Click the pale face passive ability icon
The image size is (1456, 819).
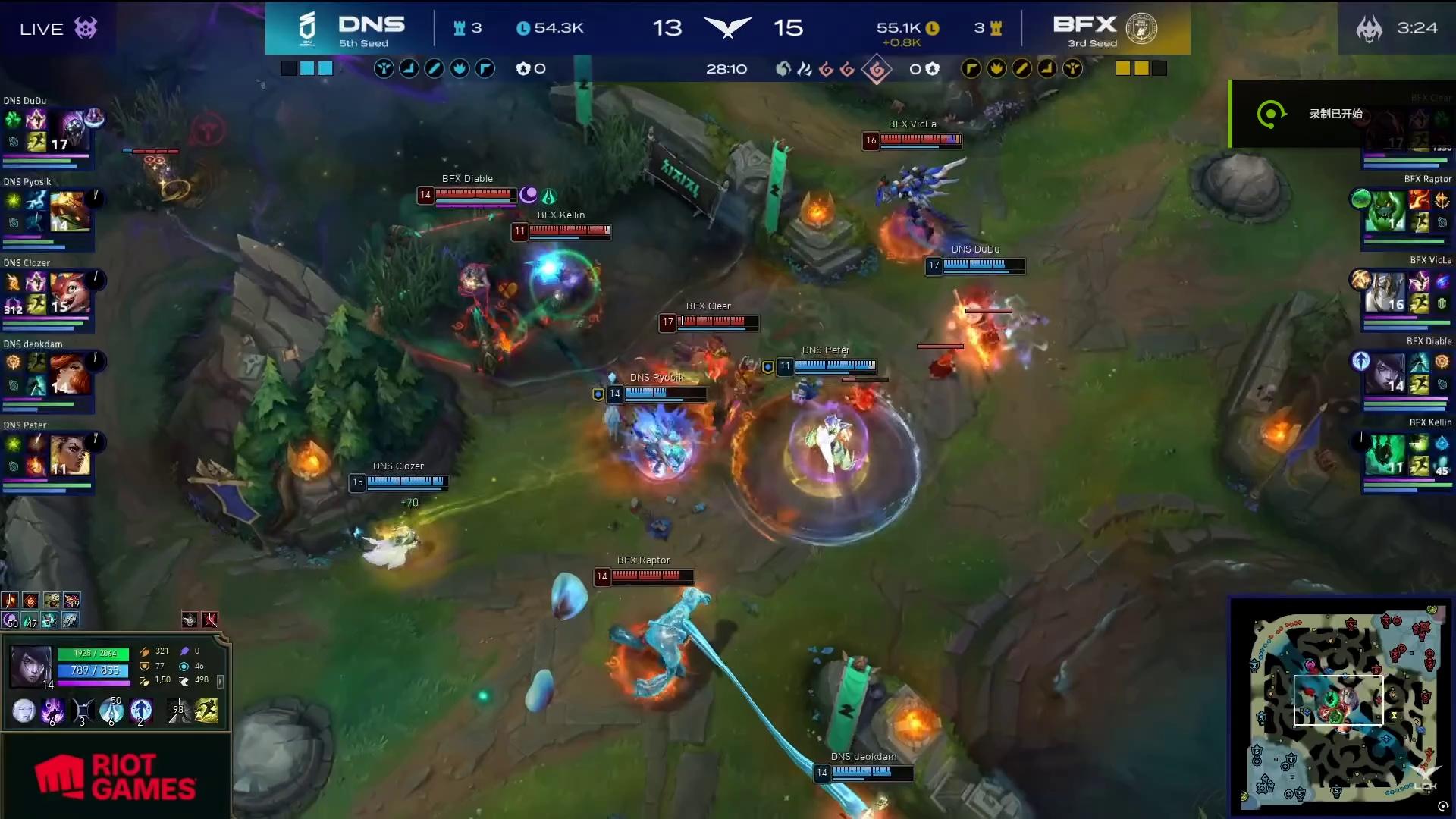pyautogui.click(x=24, y=711)
